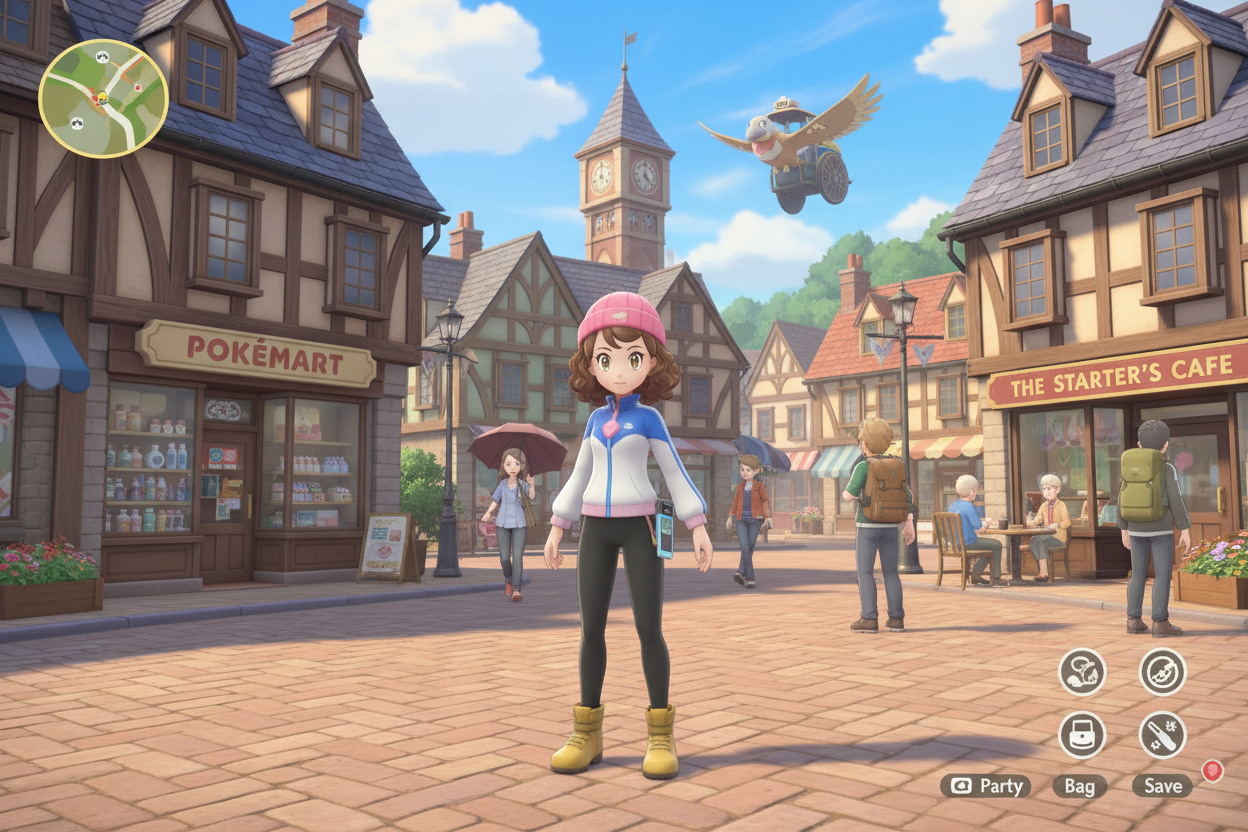
Task: Choose the brush with sparkles icon
Action: coord(1162,735)
